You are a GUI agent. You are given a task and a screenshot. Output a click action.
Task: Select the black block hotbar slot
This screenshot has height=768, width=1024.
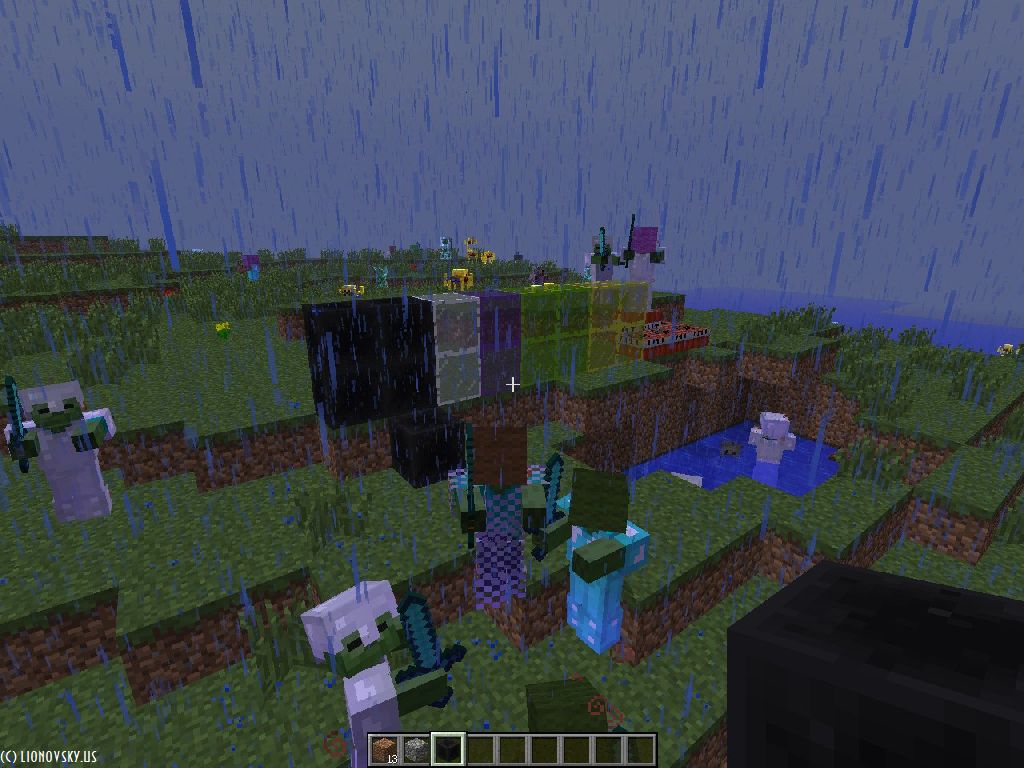(448, 749)
